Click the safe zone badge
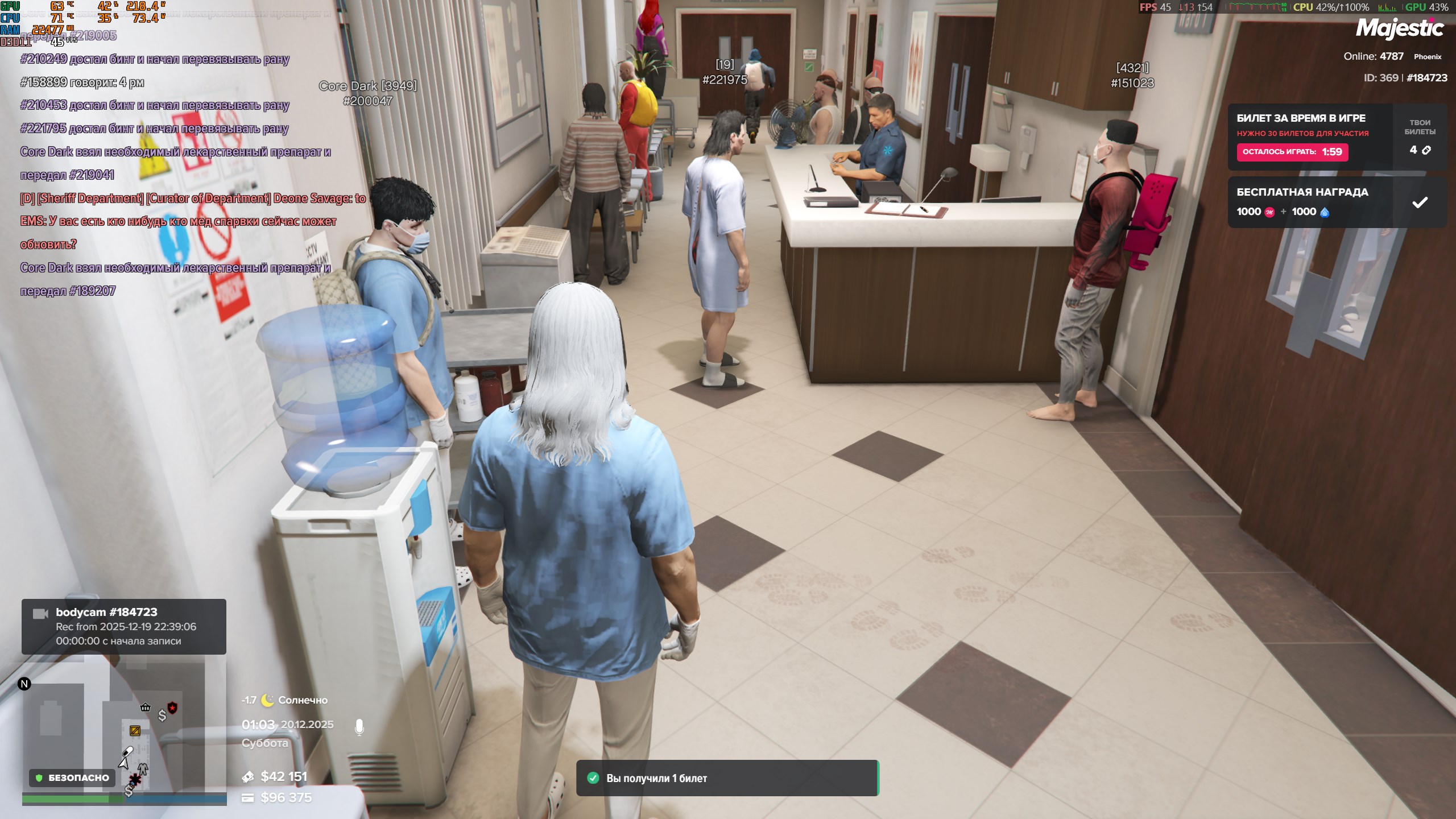Image resolution: width=1456 pixels, height=819 pixels. click(x=72, y=777)
